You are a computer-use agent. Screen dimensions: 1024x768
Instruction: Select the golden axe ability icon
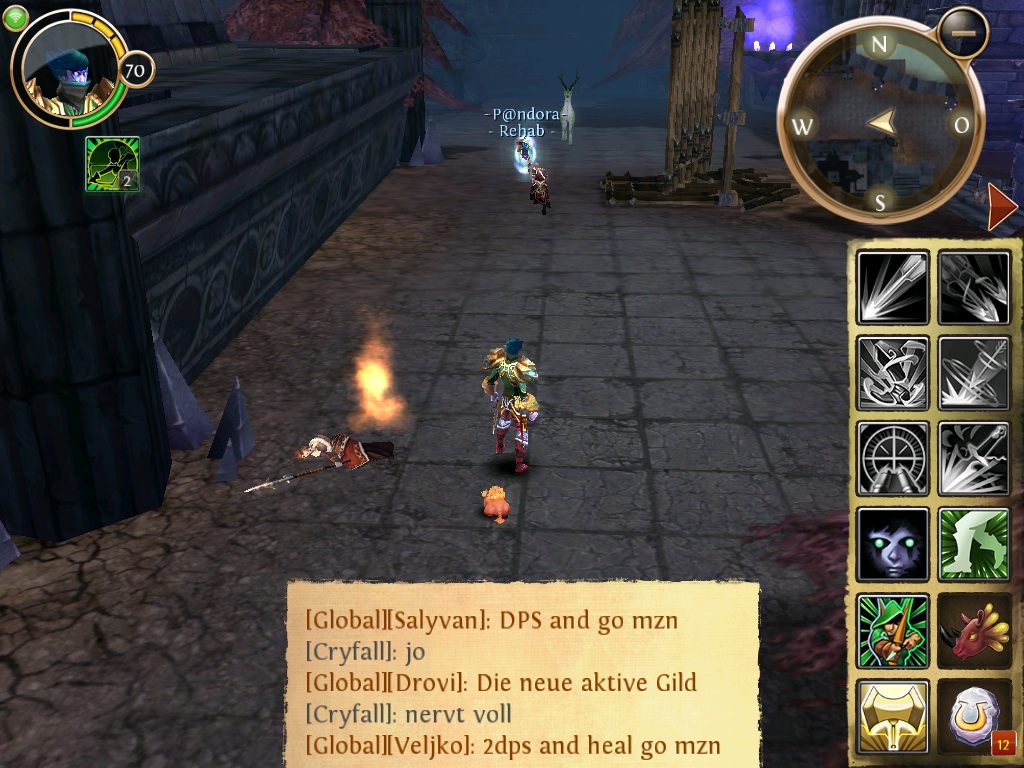click(893, 716)
